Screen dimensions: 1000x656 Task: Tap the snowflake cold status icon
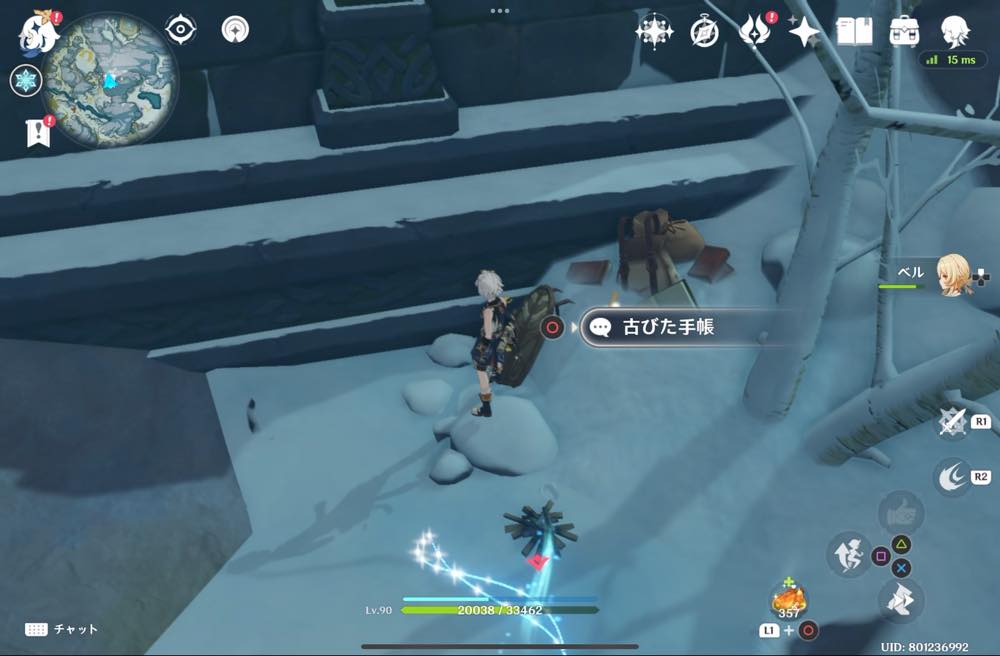coord(25,81)
